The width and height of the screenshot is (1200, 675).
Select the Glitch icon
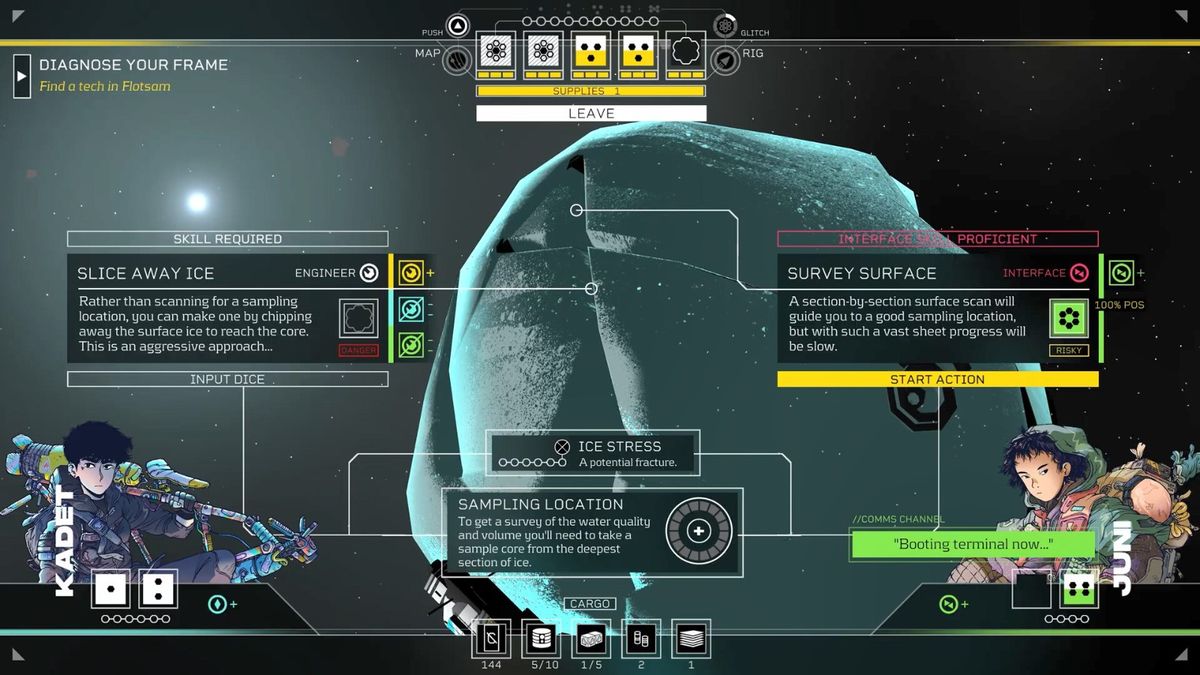(725, 26)
